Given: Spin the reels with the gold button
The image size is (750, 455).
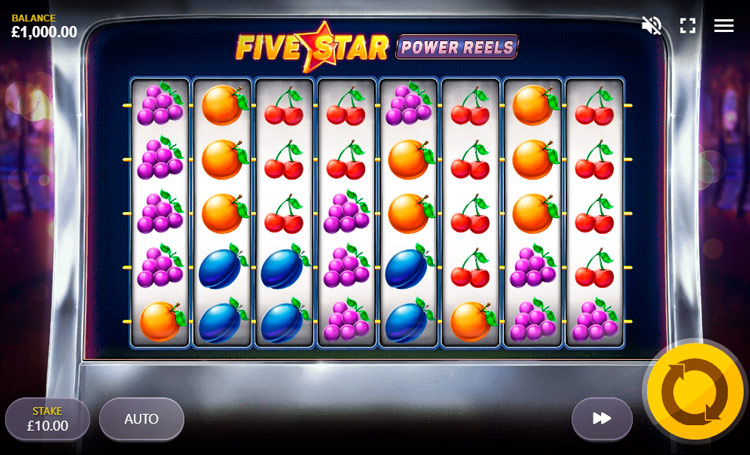Looking at the screenshot, I should coord(695,391).
